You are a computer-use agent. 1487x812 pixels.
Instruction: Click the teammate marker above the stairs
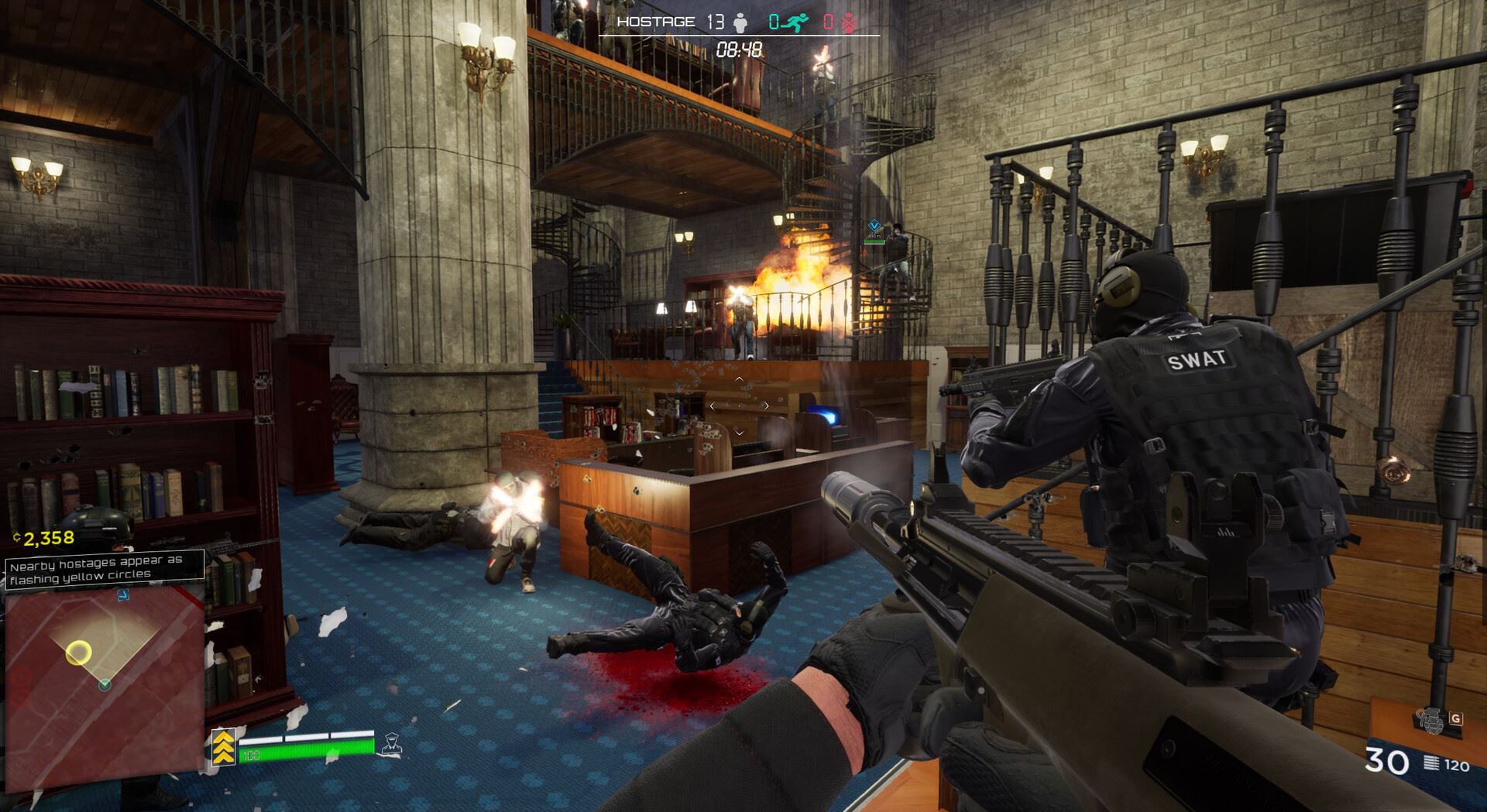(x=874, y=226)
